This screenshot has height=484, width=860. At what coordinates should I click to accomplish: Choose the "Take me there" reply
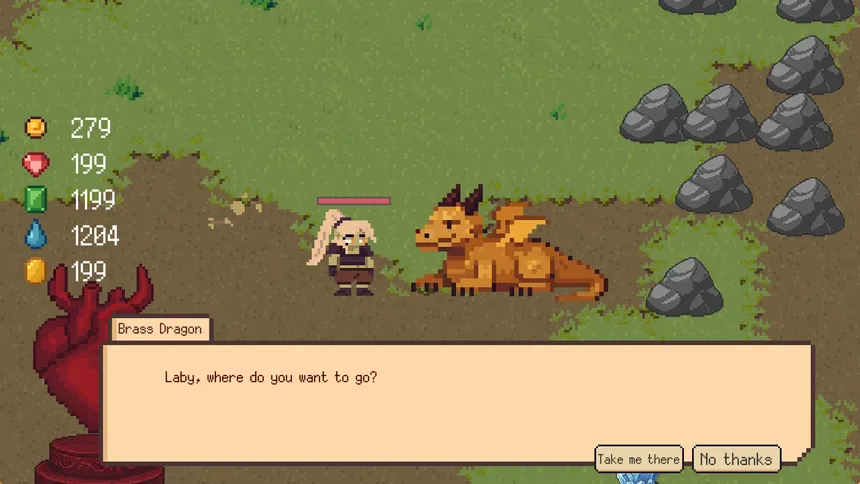pyautogui.click(x=638, y=459)
